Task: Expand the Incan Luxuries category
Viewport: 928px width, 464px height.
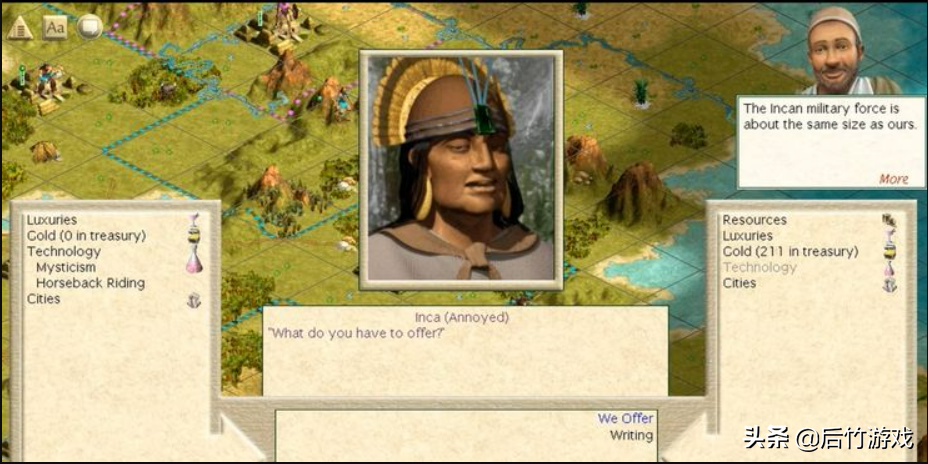Action: point(51,220)
